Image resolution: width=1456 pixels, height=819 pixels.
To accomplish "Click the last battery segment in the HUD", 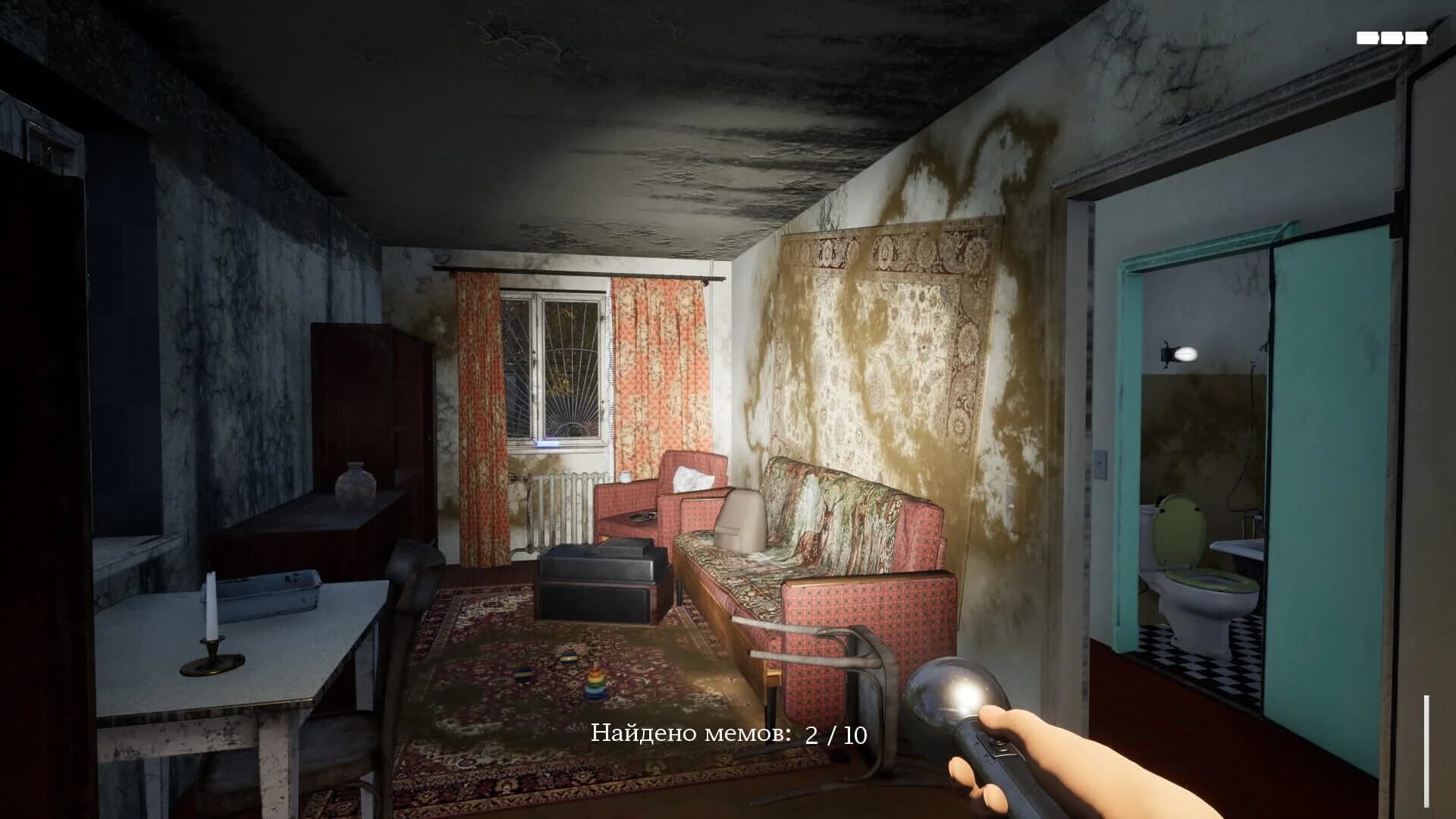I will coord(1417,36).
